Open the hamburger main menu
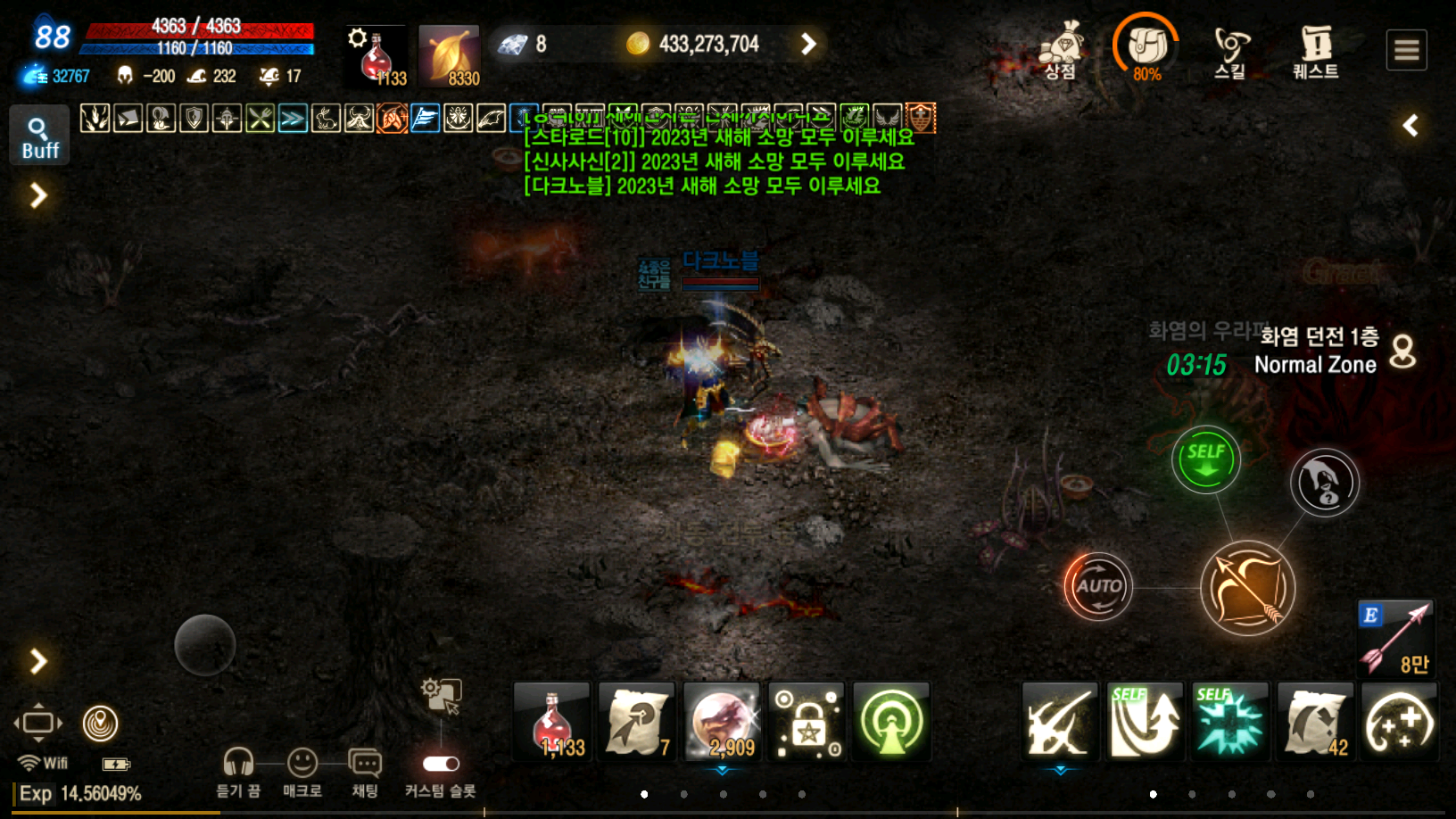The image size is (1456, 819). [x=1406, y=50]
